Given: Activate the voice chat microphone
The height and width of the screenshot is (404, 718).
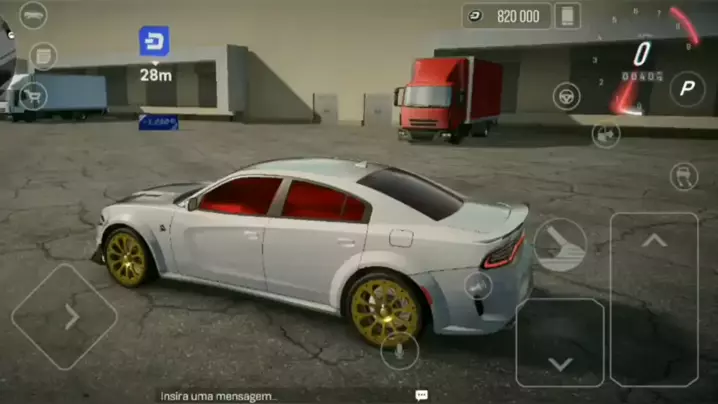Looking at the screenshot, I should (x=400, y=350).
